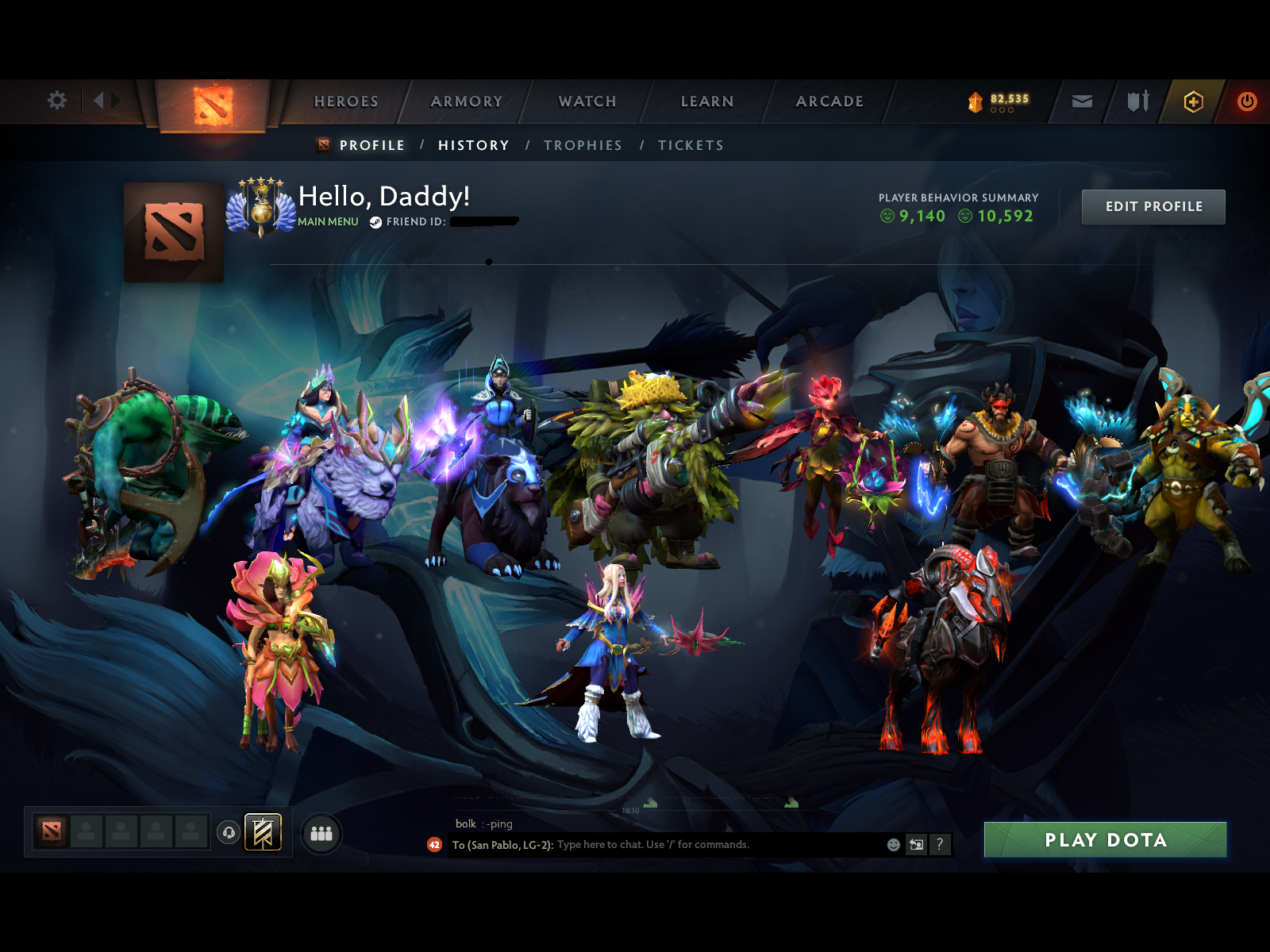The height and width of the screenshot is (952, 1270).
Task: Toggle the chat channel switcher icon
Action: pyautogui.click(x=915, y=845)
